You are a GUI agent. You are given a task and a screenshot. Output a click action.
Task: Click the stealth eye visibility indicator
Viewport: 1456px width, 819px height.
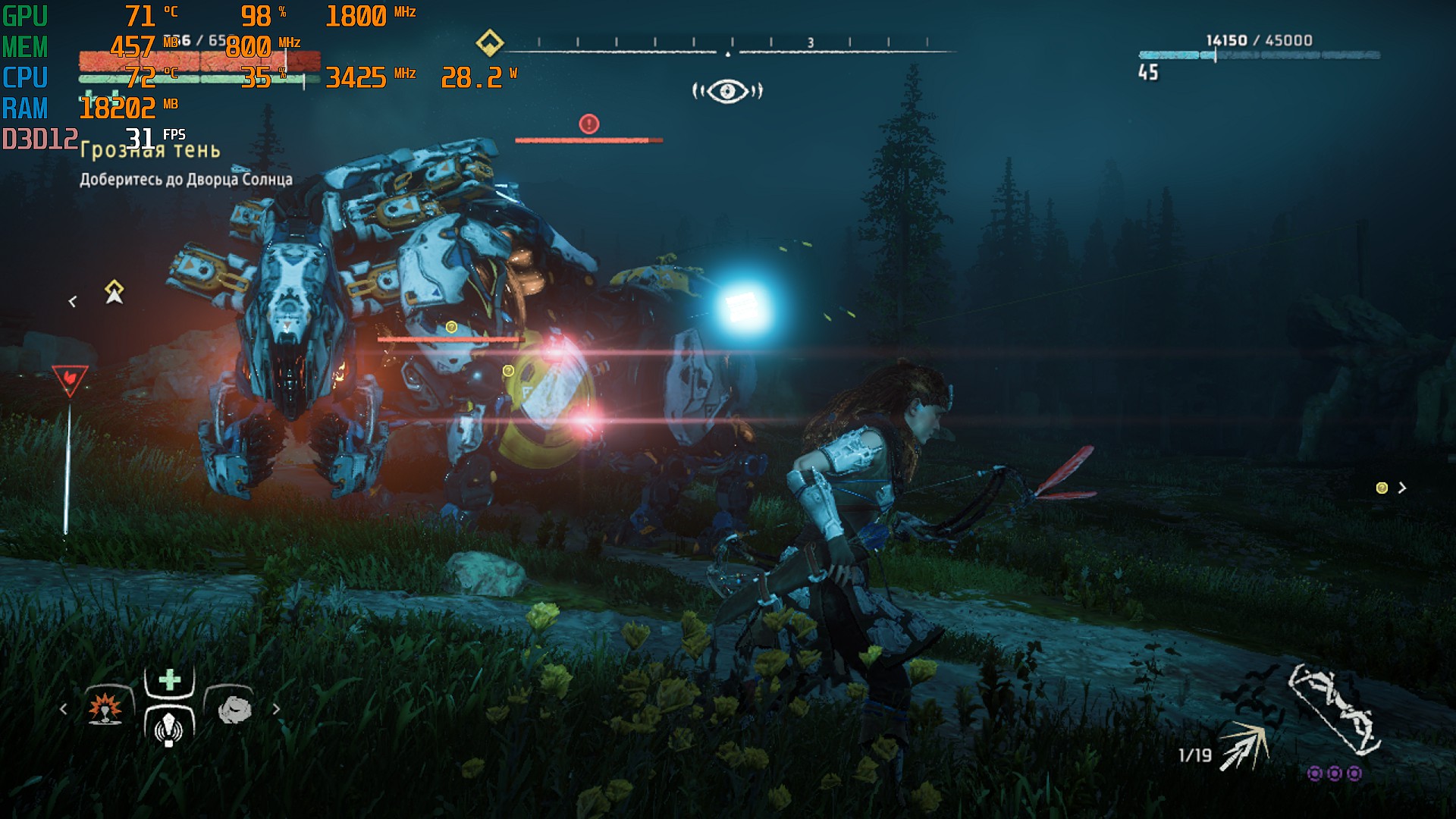(727, 92)
